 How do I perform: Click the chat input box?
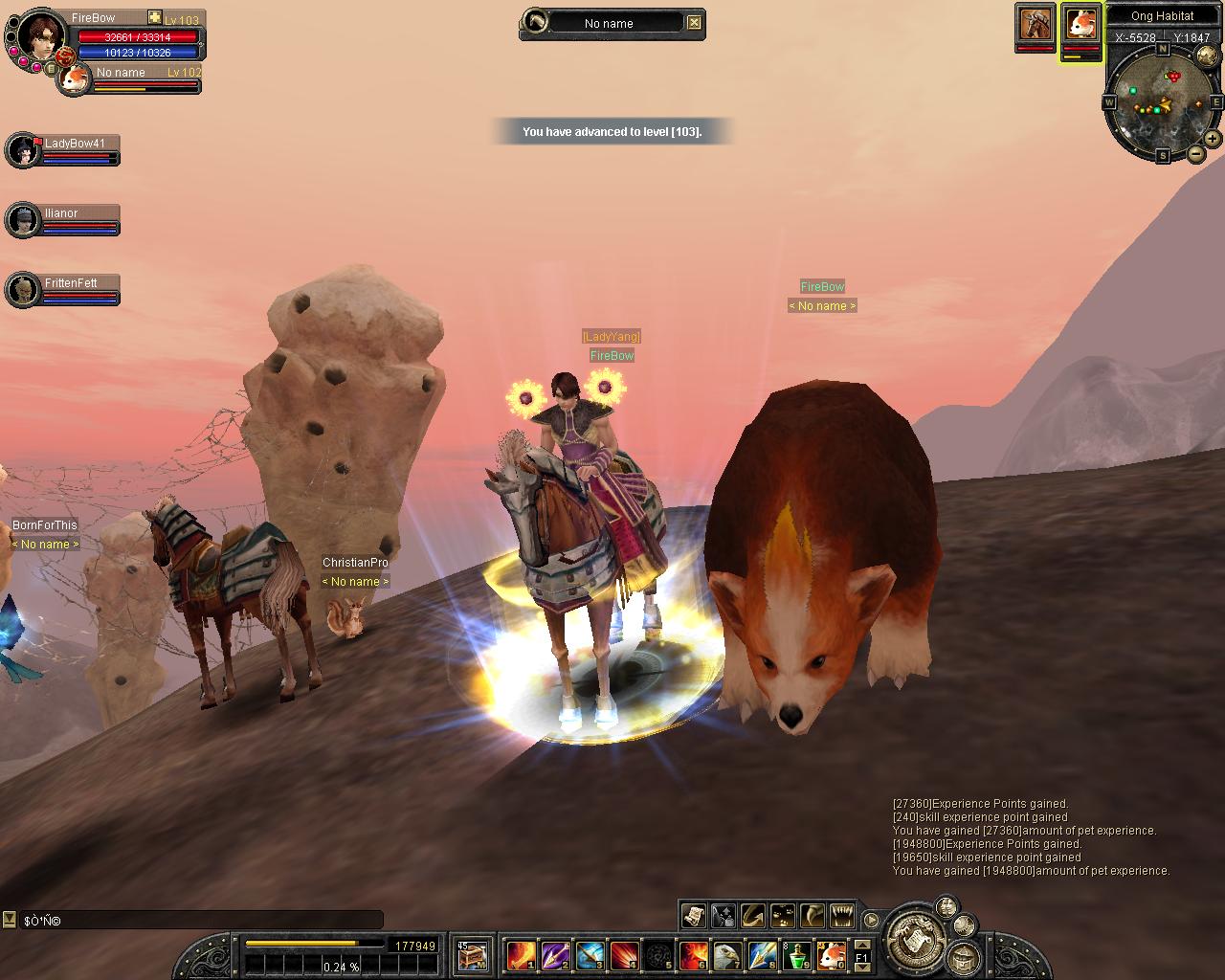pyautogui.click(x=201, y=921)
